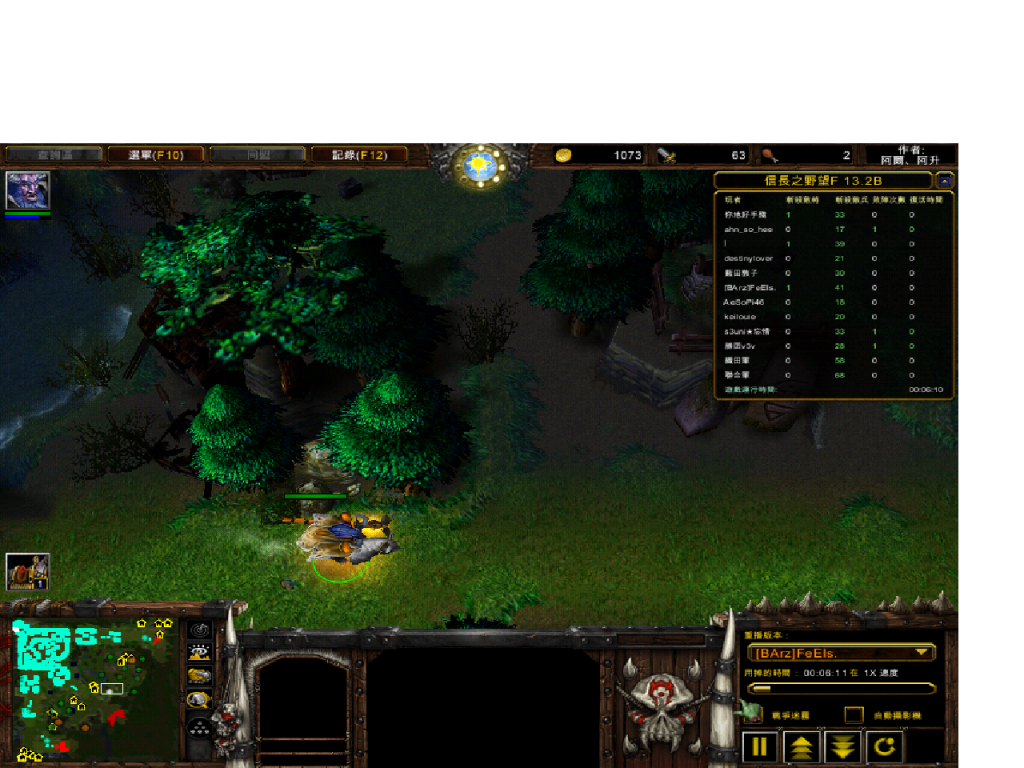Screen dimensions: 1024x768
Task: Collapse the 信長之野望 scoreboard panel
Action: (944, 181)
